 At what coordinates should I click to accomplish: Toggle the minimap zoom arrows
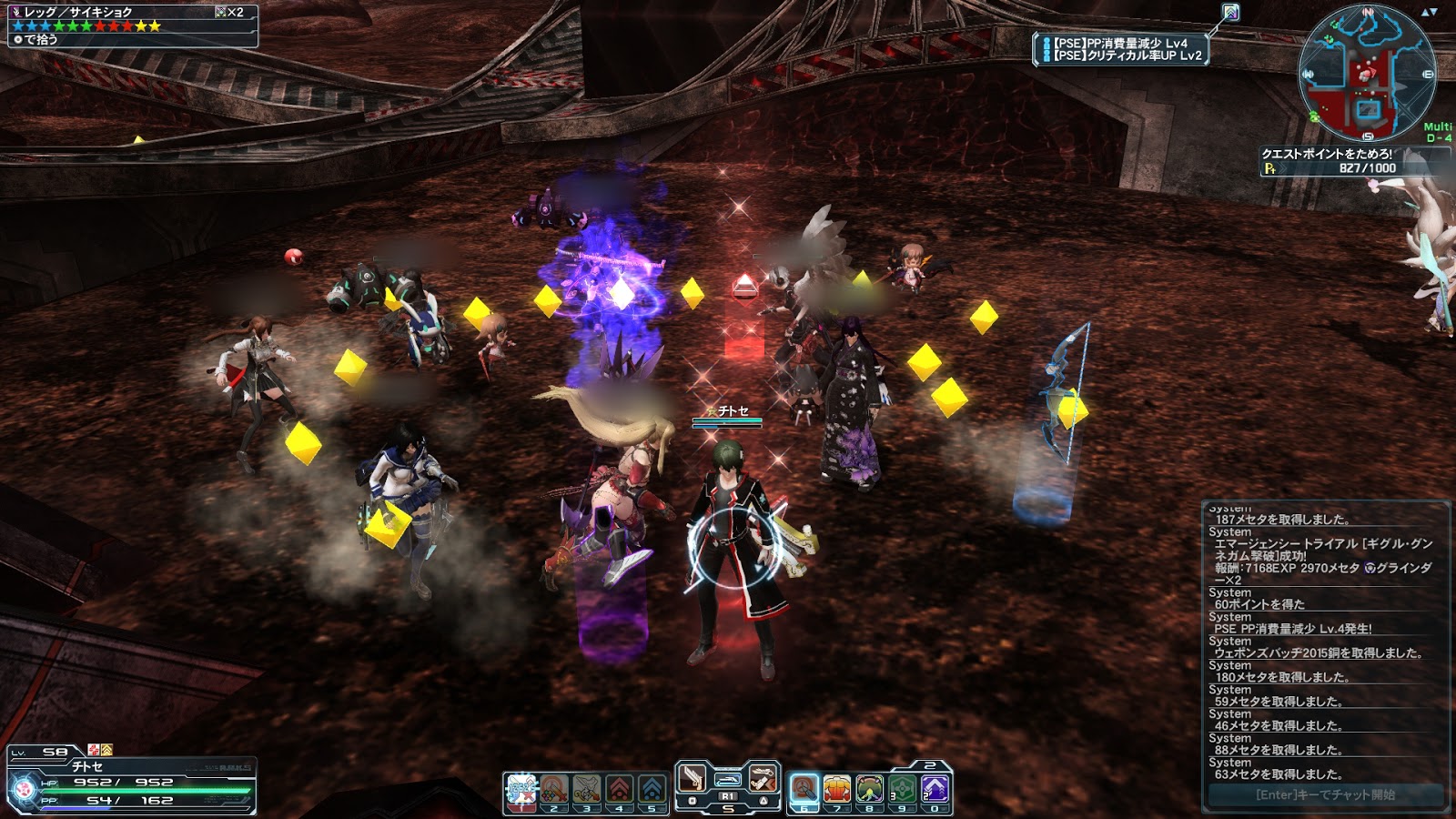[1428, 12]
